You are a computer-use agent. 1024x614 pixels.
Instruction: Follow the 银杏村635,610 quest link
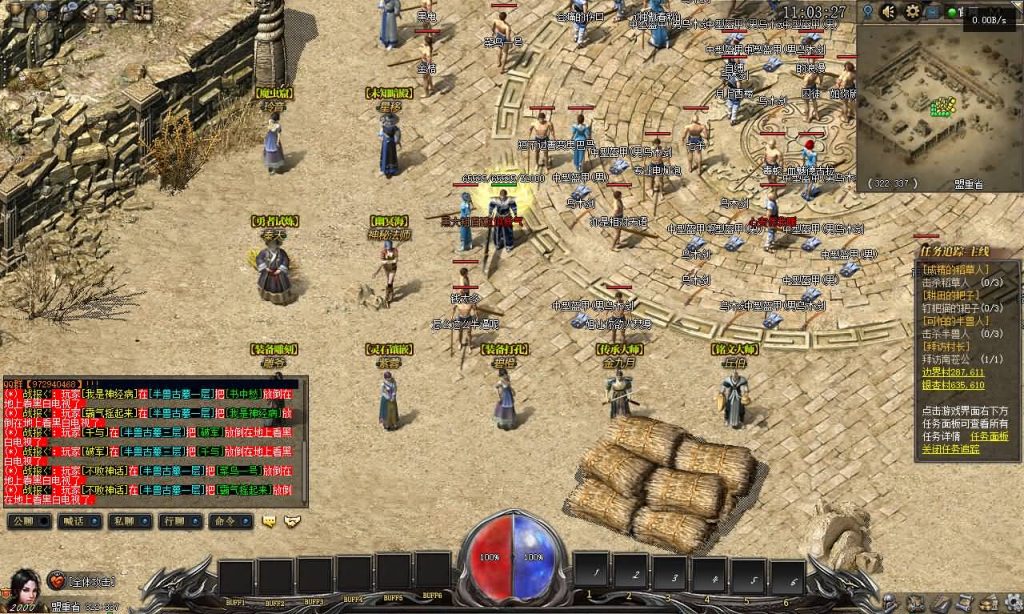point(953,384)
